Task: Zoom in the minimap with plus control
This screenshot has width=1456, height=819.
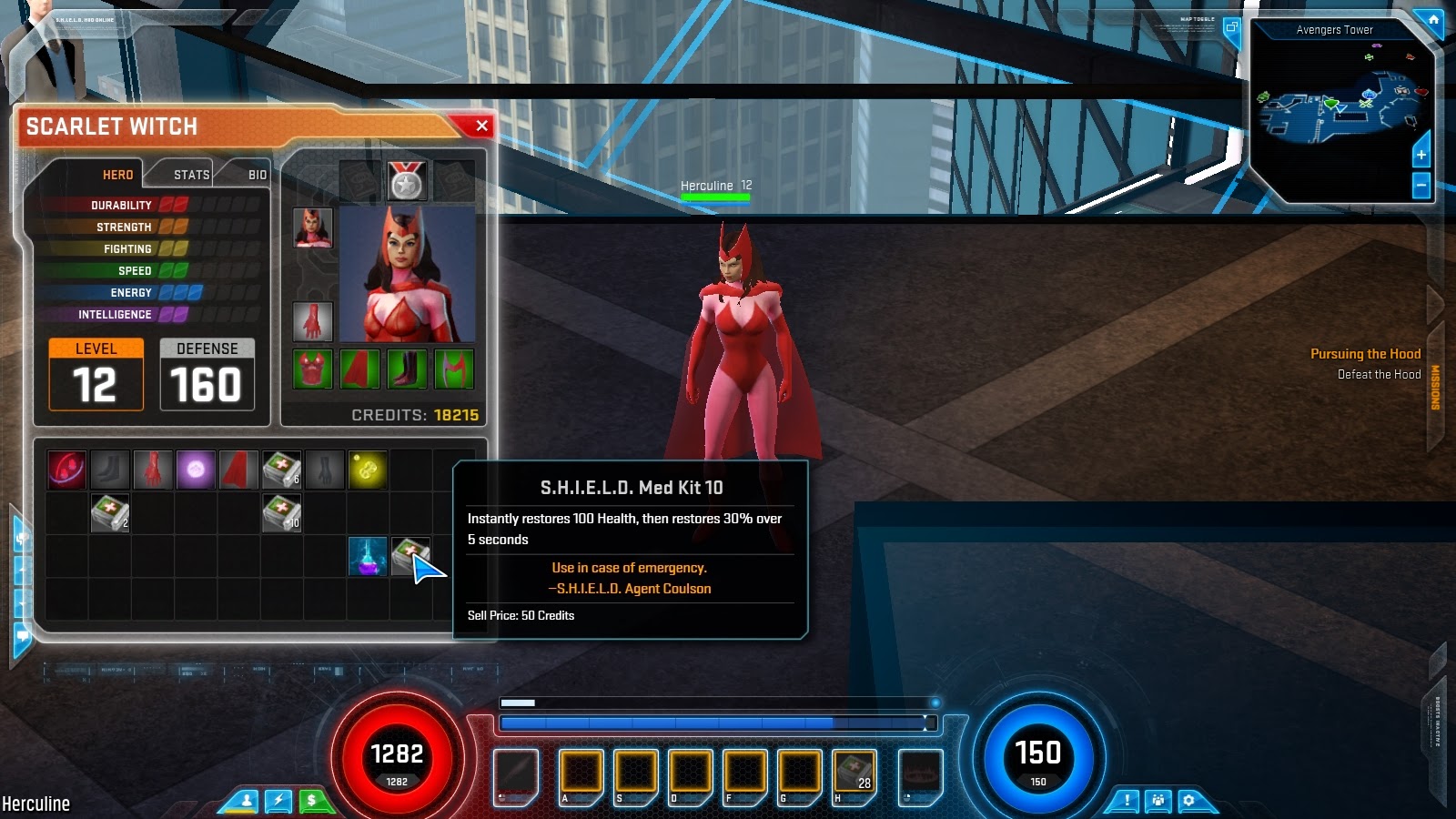Action: click(1421, 155)
